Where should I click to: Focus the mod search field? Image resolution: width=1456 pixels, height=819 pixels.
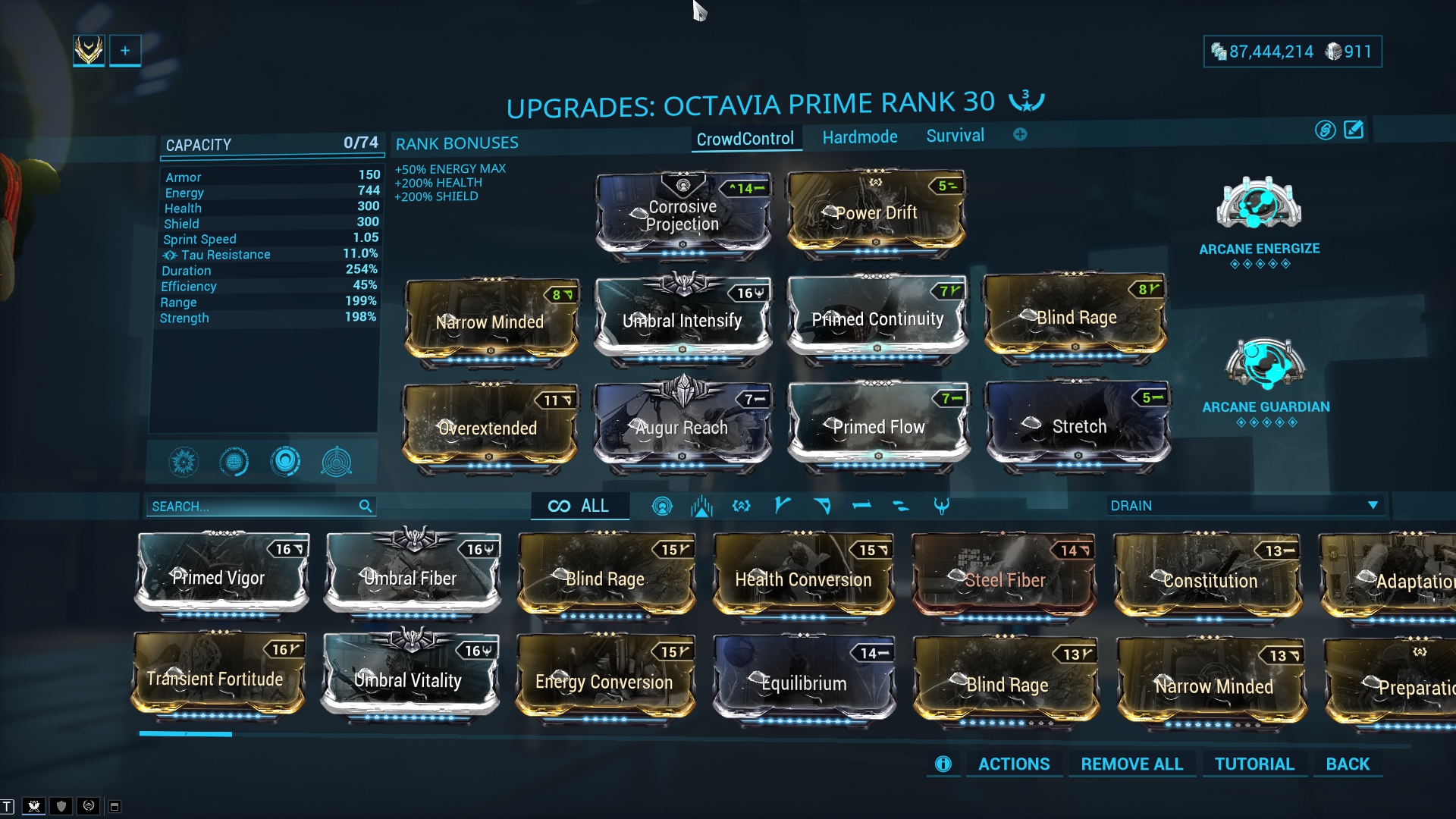point(254,507)
